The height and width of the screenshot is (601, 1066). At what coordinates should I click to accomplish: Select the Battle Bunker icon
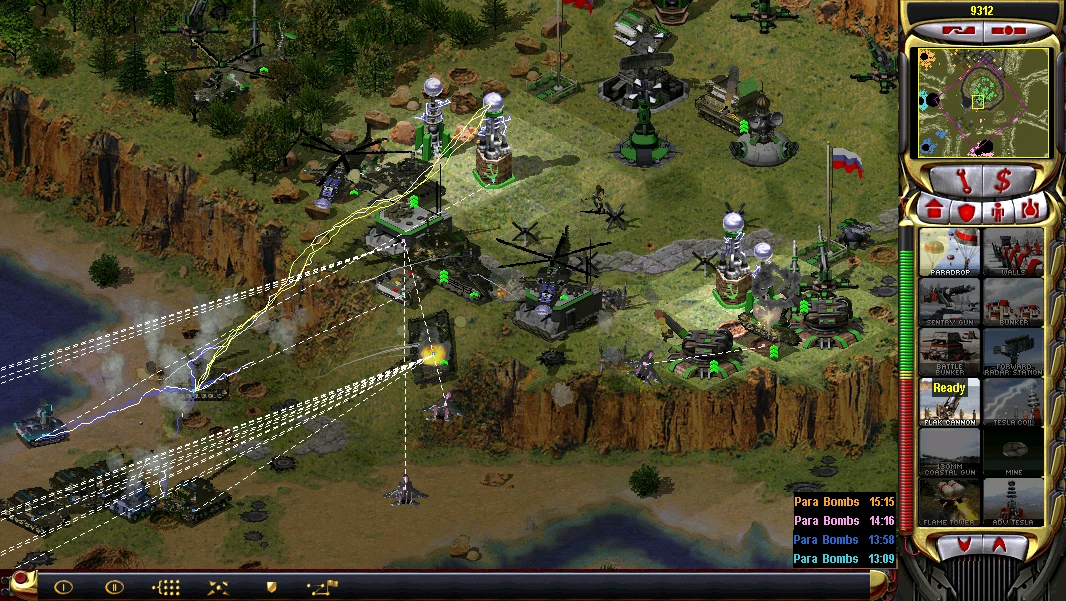click(x=950, y=352)
